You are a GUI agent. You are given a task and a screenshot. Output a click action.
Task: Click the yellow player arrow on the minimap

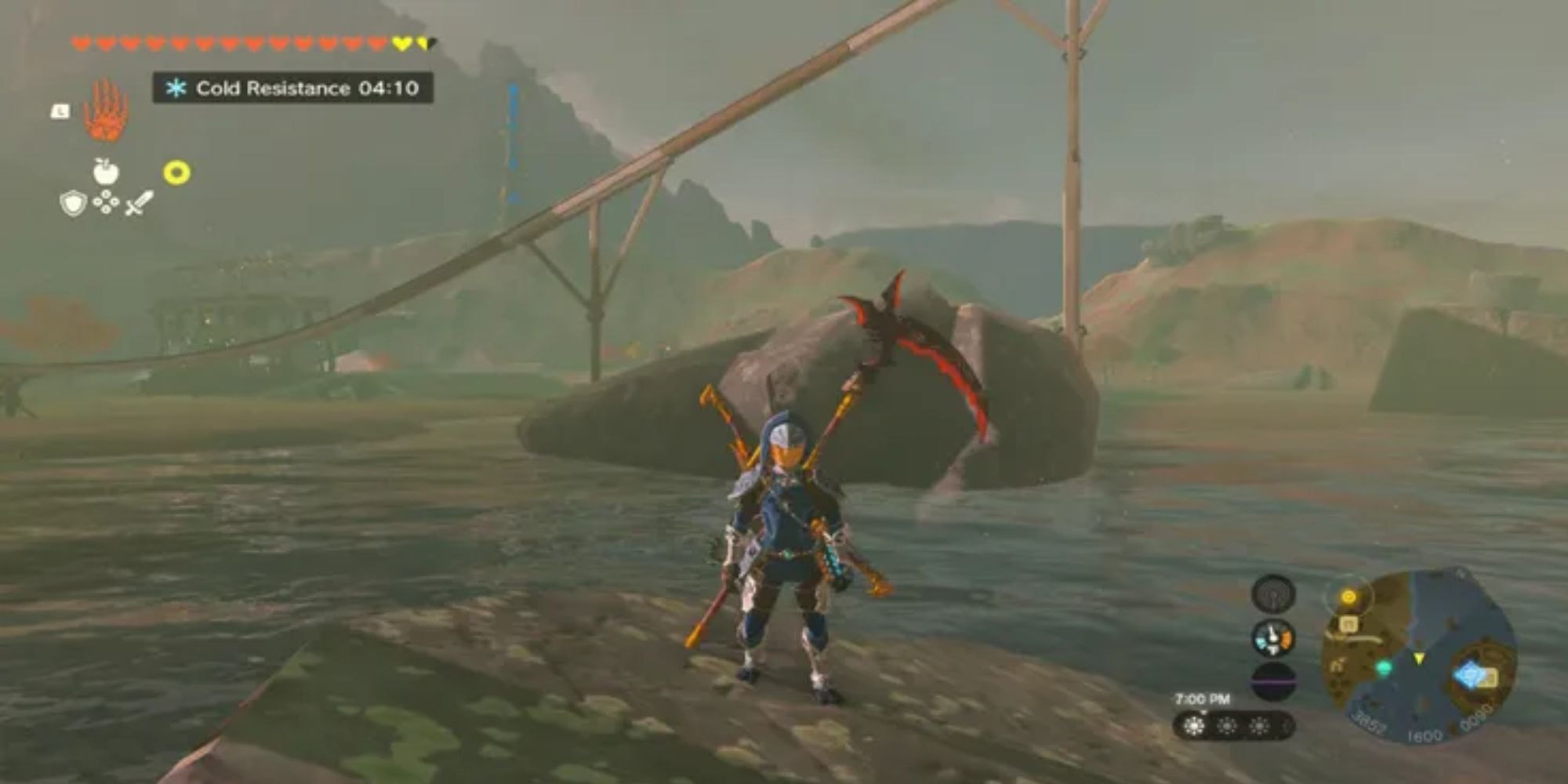[1420, 659]
